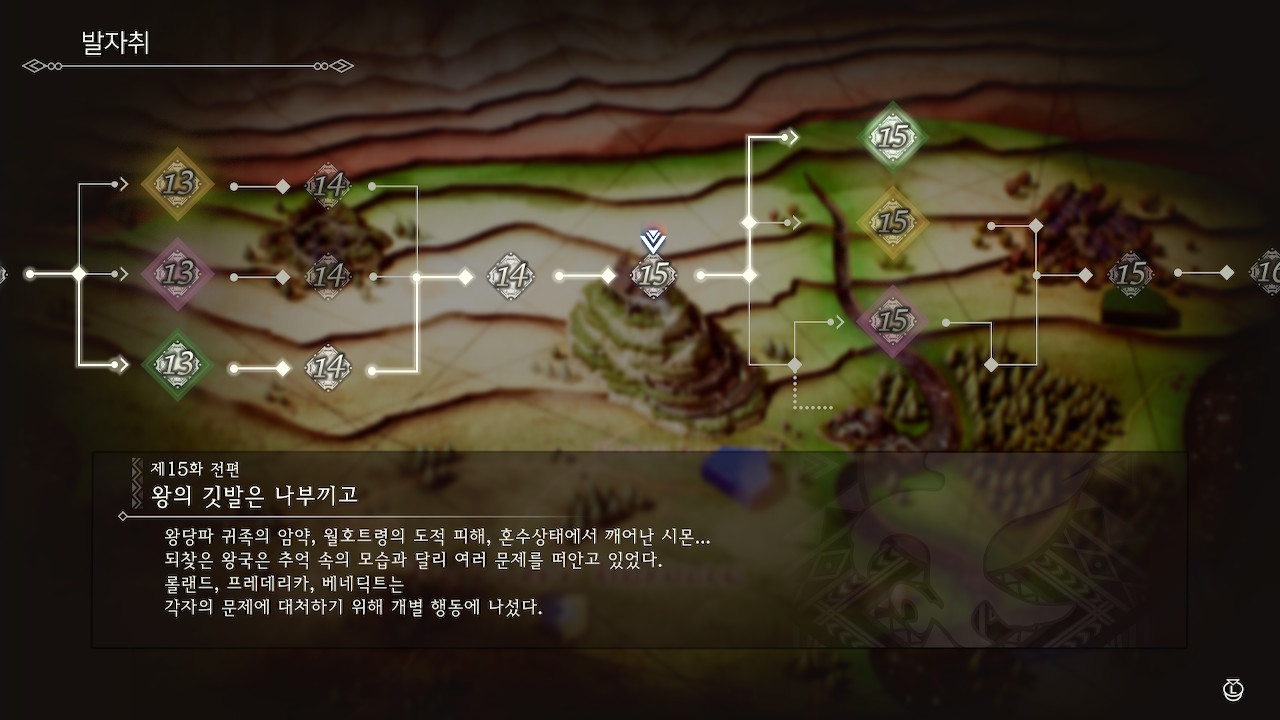Select the gold chapter 13 diamond node
The height and width of the screenshot is (720, 1280).
pos(178,184)
